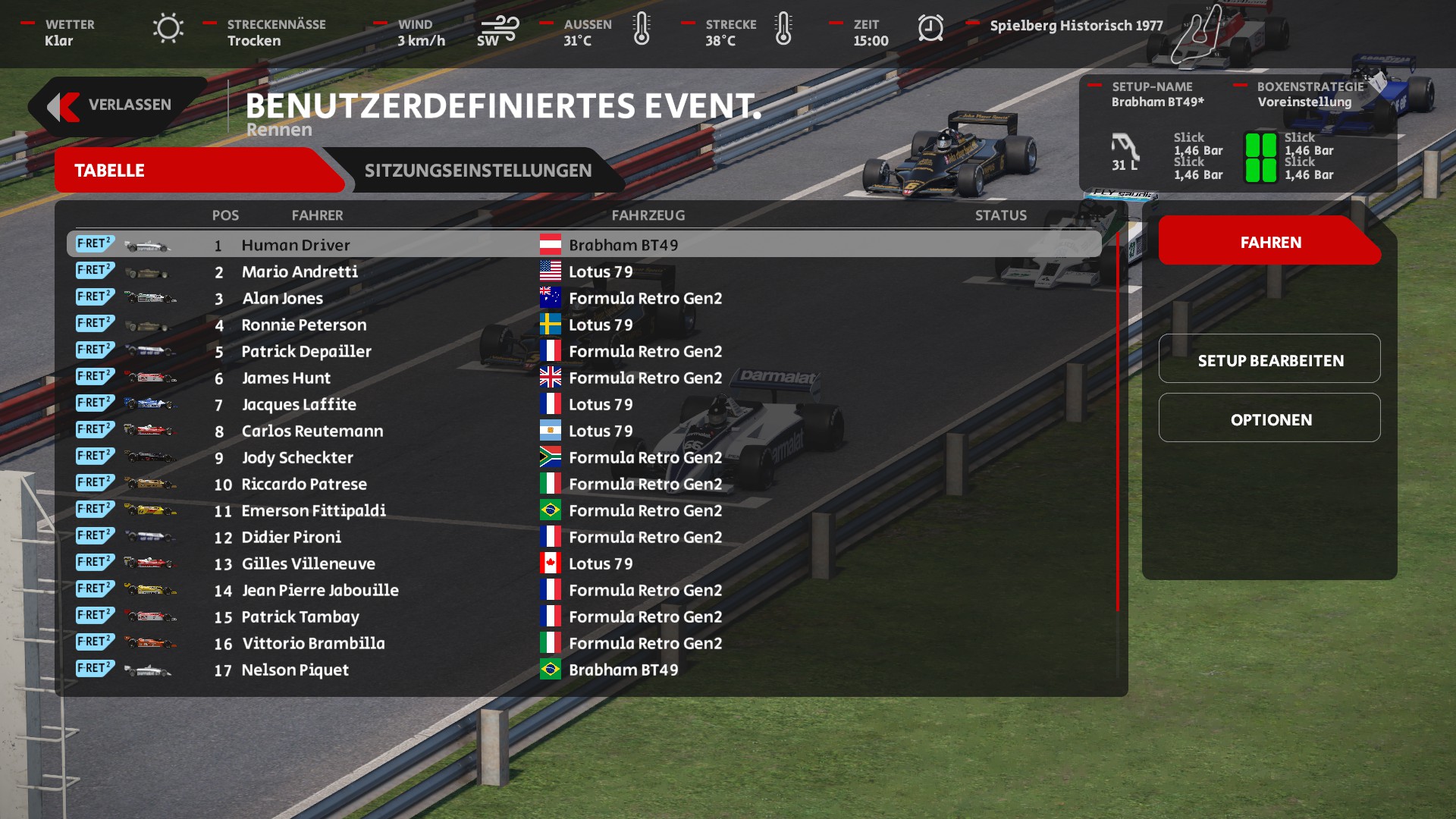This screenshot has height=819, width=1456.
Task: Switch to the SITZUNGSEINSTELLUNGEN tab
Action: click(478, 171)
